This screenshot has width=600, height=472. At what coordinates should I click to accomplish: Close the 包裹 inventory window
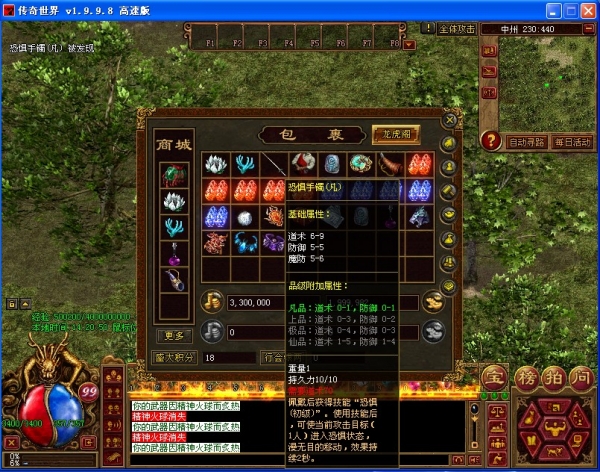pyautogui.click(x=449, y=122)
